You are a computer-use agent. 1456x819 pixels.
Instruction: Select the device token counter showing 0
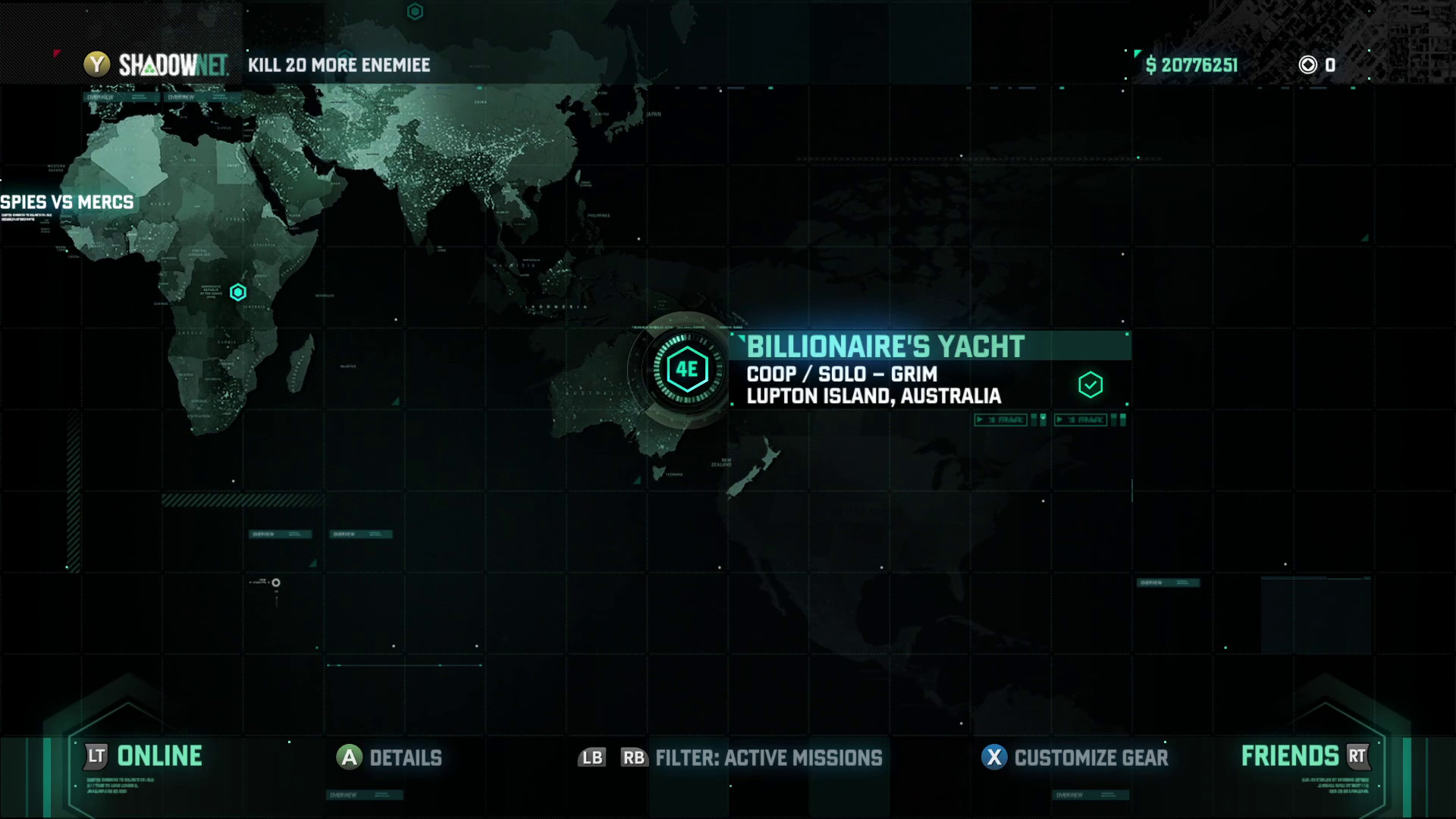pyautogui.click(x=1307, y=66)
